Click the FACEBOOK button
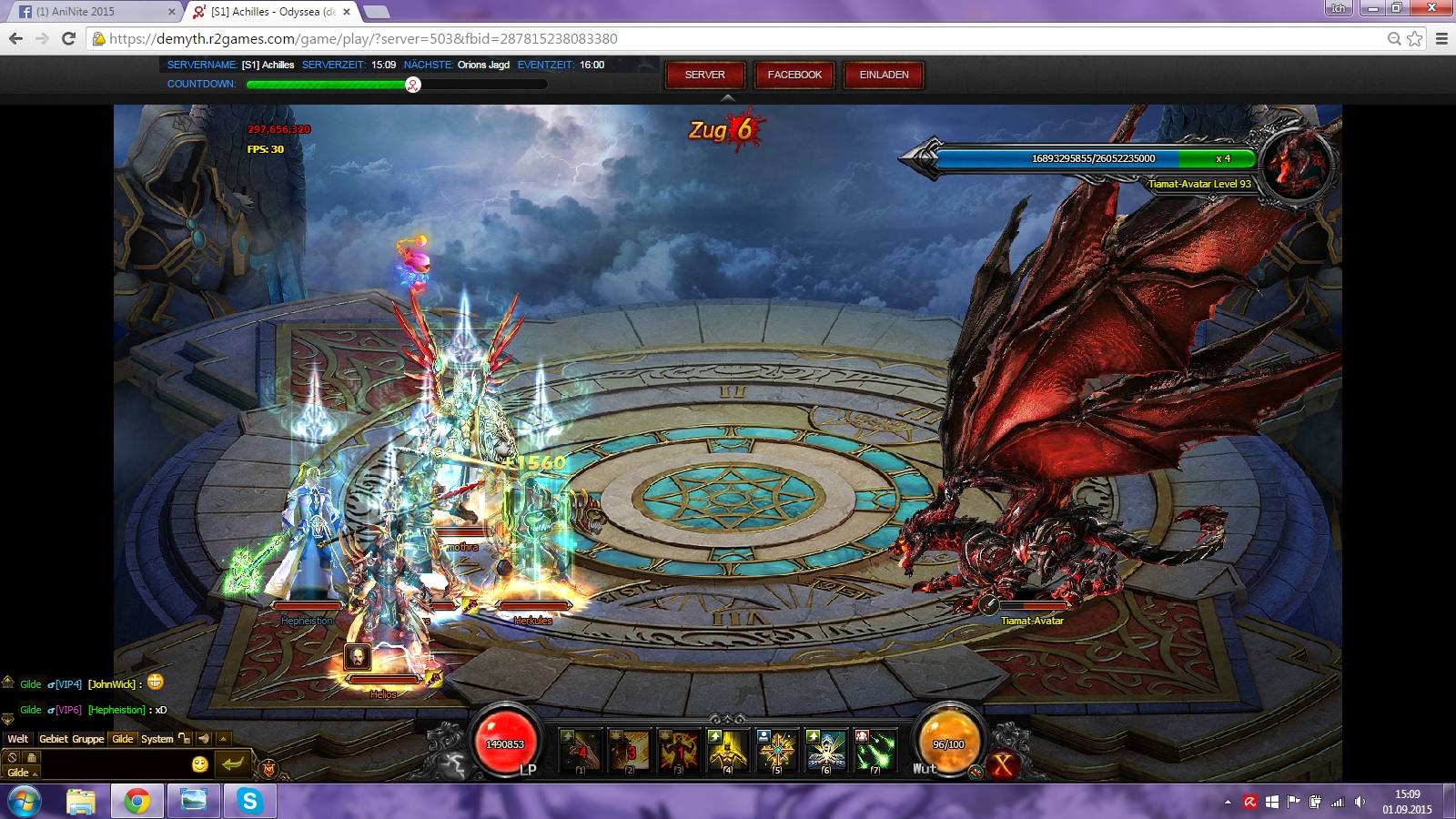The width and height of the screenshot is (1456, 819). pyautogui.click(x=794, y=75)
